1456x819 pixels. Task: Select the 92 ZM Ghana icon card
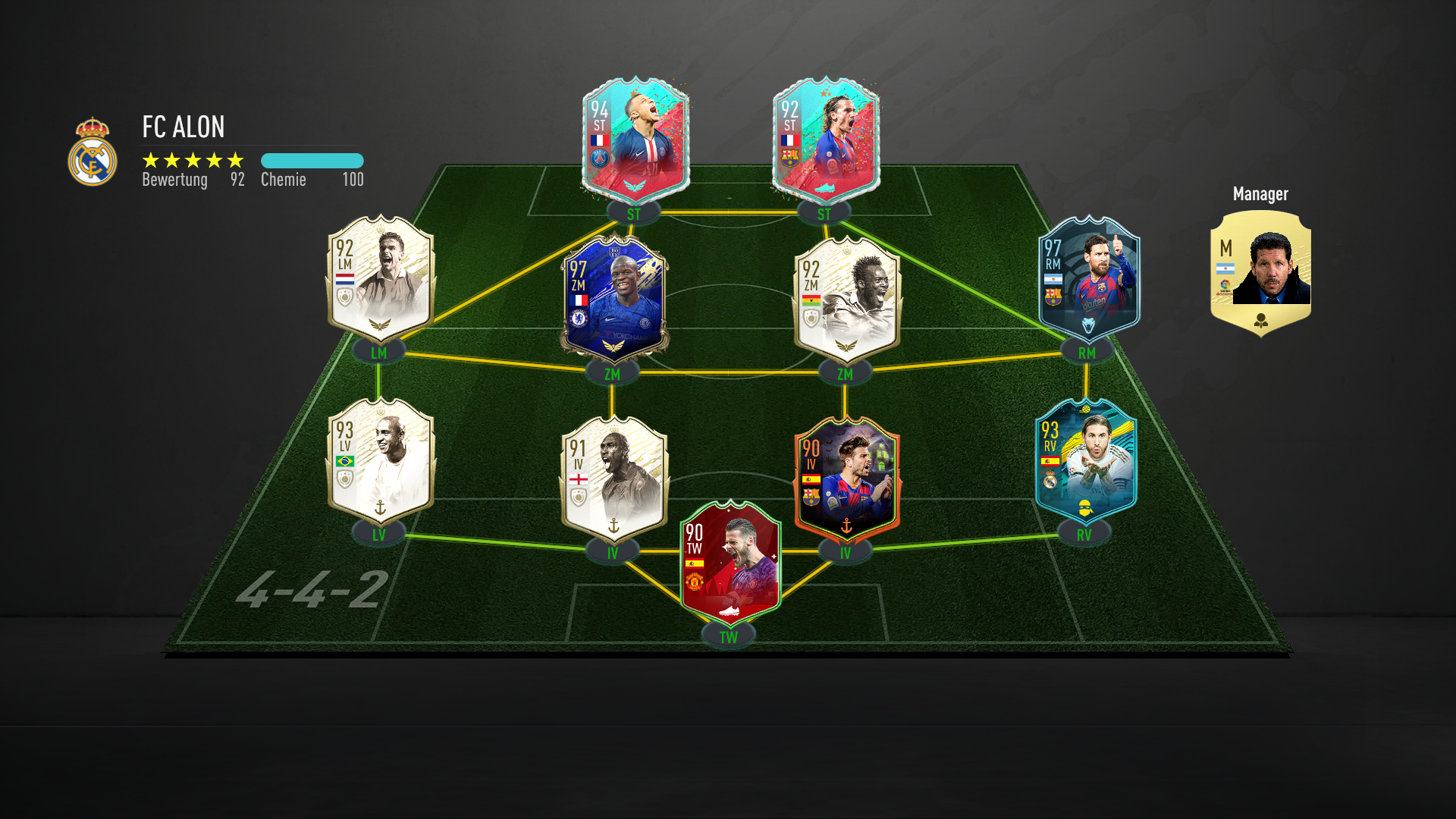[847, 300]
